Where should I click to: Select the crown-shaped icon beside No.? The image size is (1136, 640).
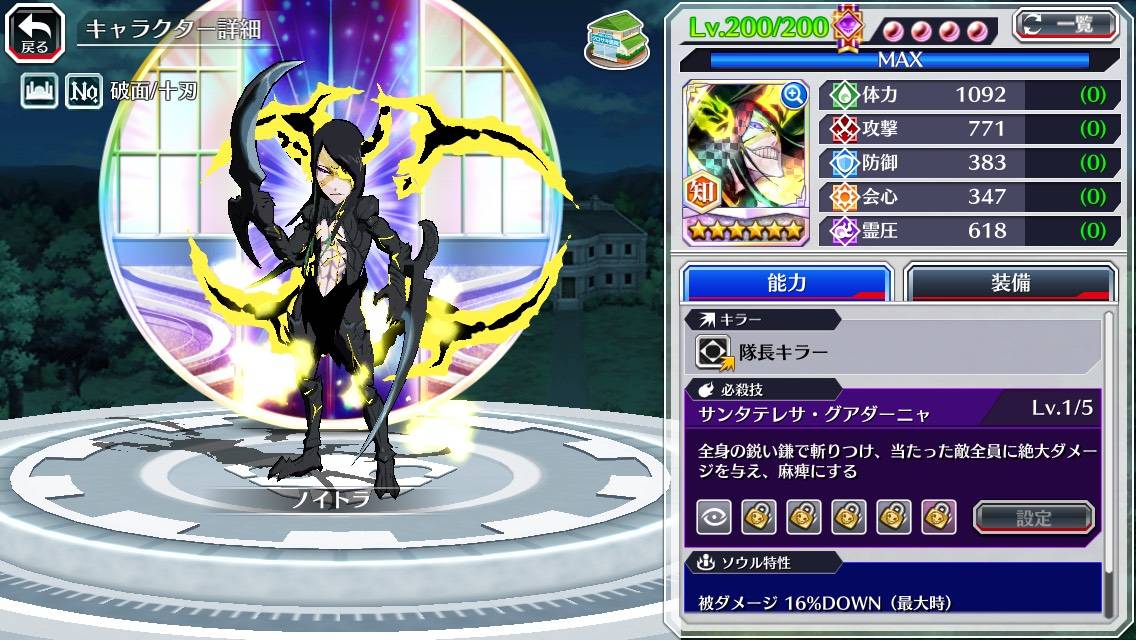(37, 93)
